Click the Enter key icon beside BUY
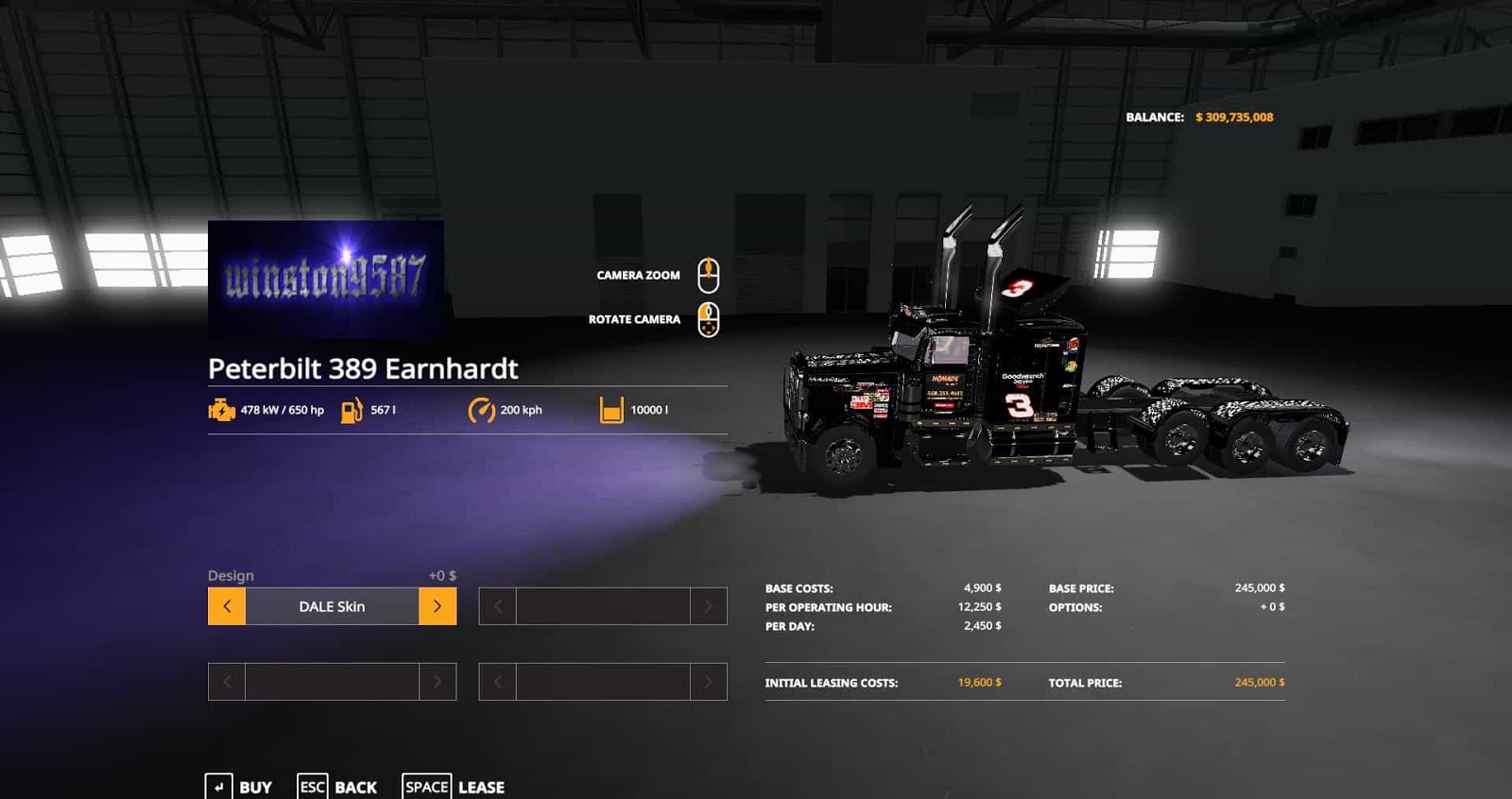 point(218,786)
